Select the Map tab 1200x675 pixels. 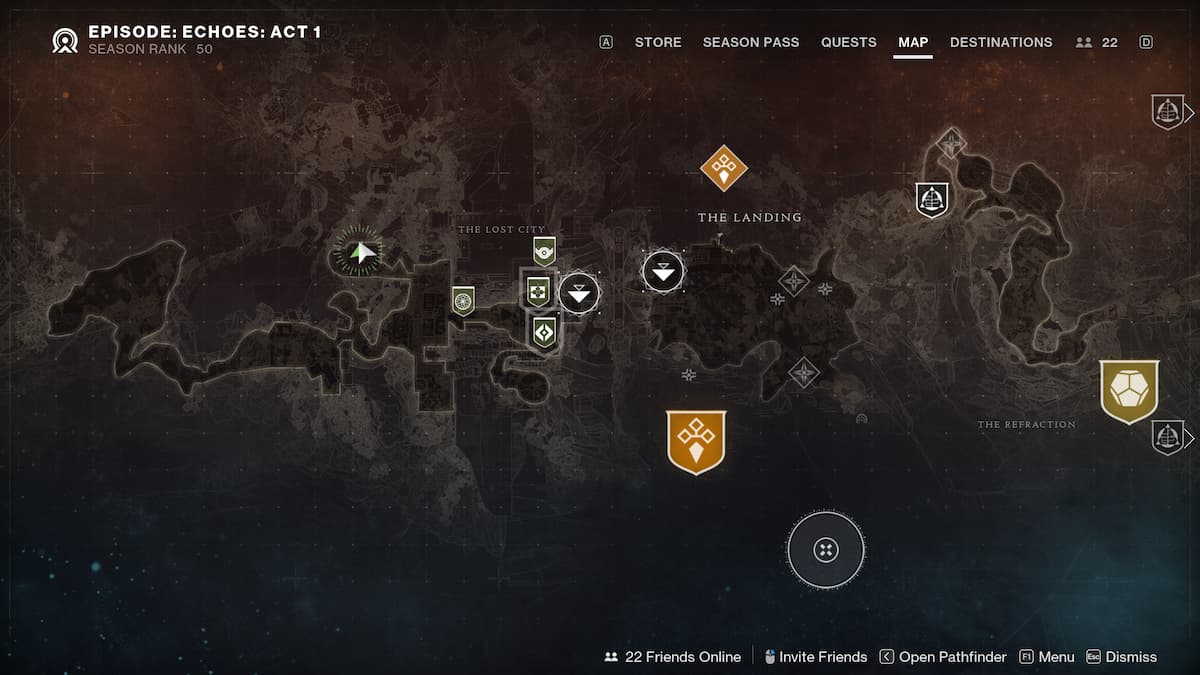913,42
